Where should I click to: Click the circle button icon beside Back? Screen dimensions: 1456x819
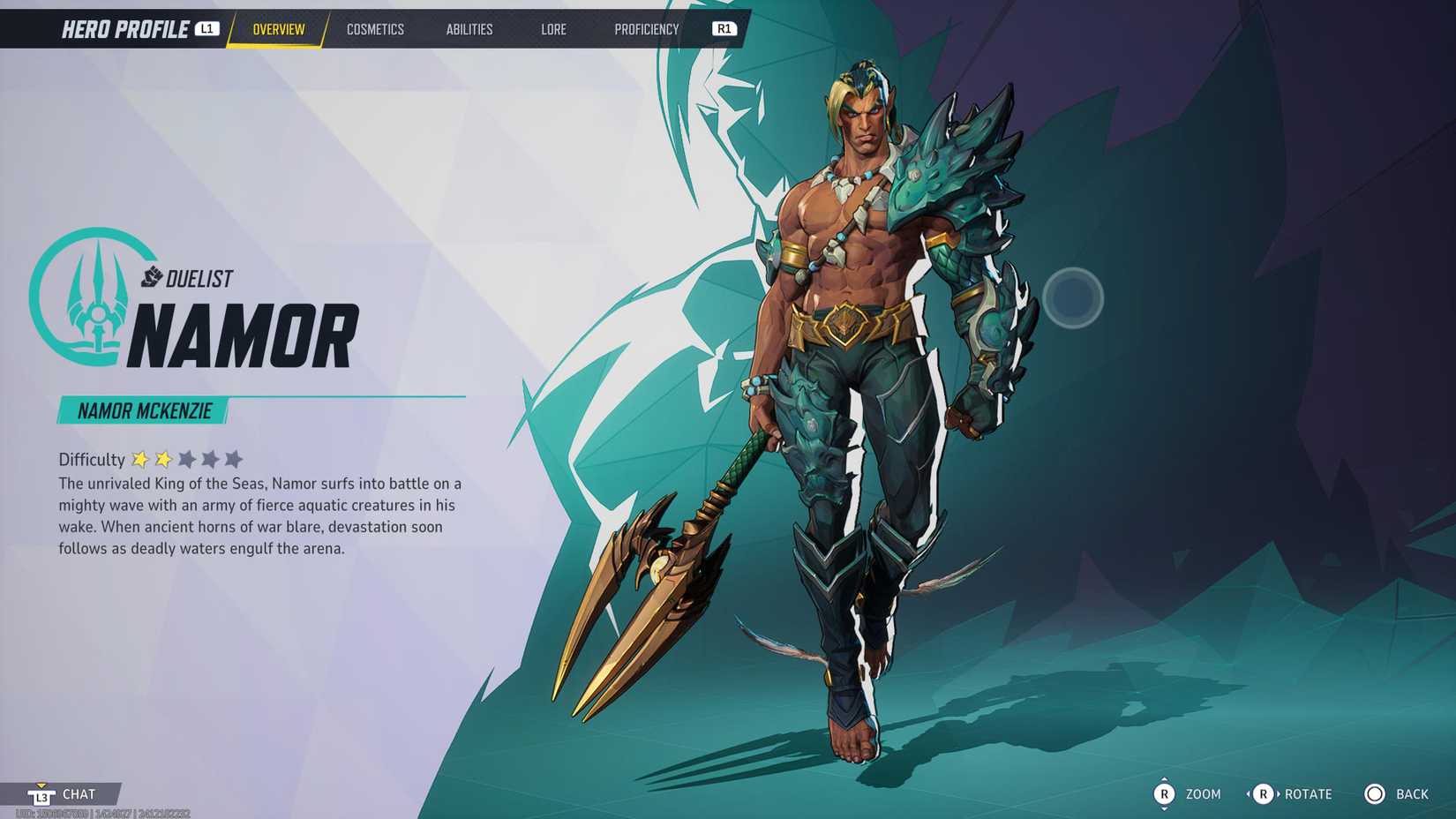pos(1377,793)
